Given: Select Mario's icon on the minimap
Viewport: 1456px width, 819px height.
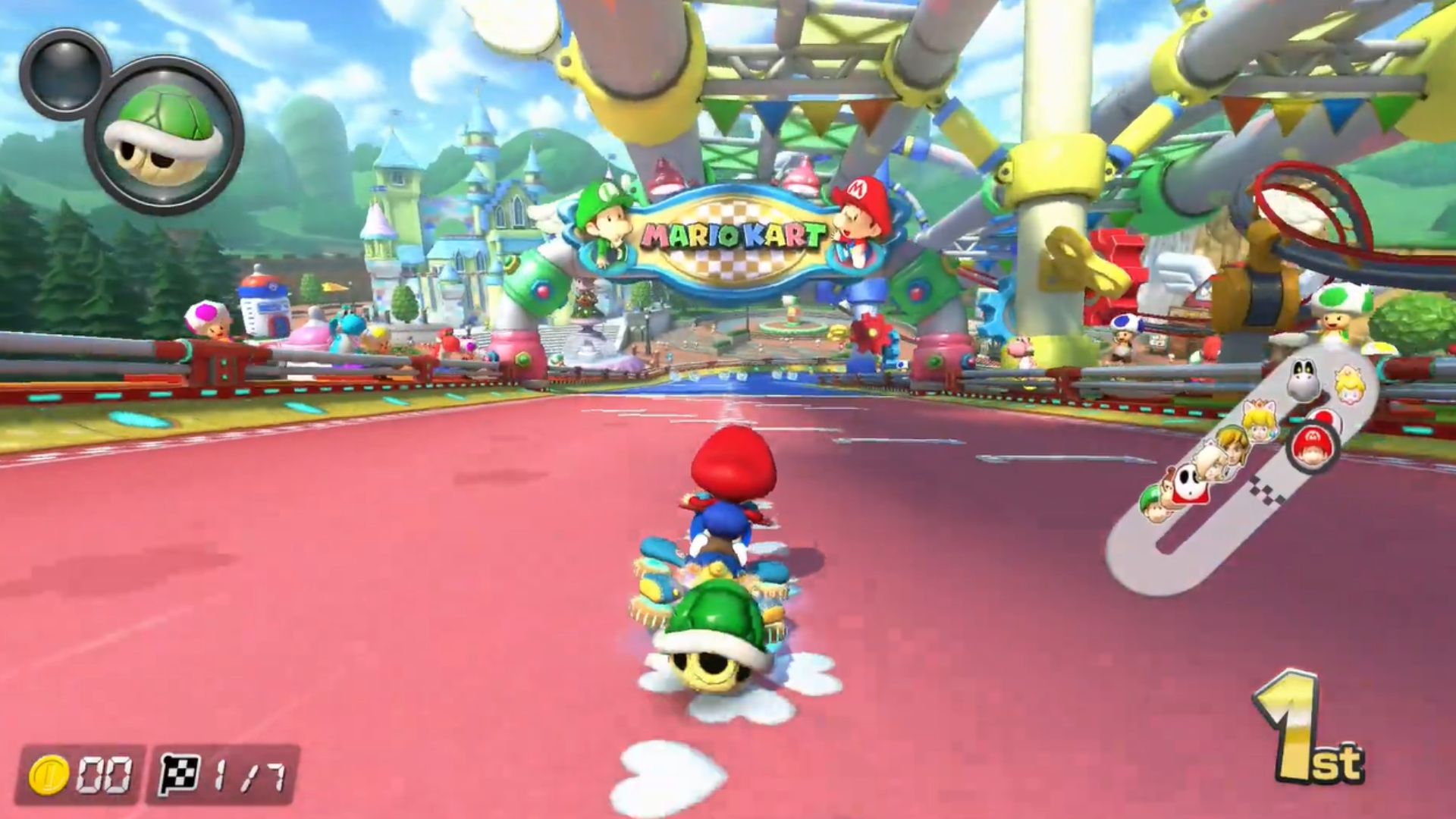Looking at the screenshot, I should [1312, 444].
